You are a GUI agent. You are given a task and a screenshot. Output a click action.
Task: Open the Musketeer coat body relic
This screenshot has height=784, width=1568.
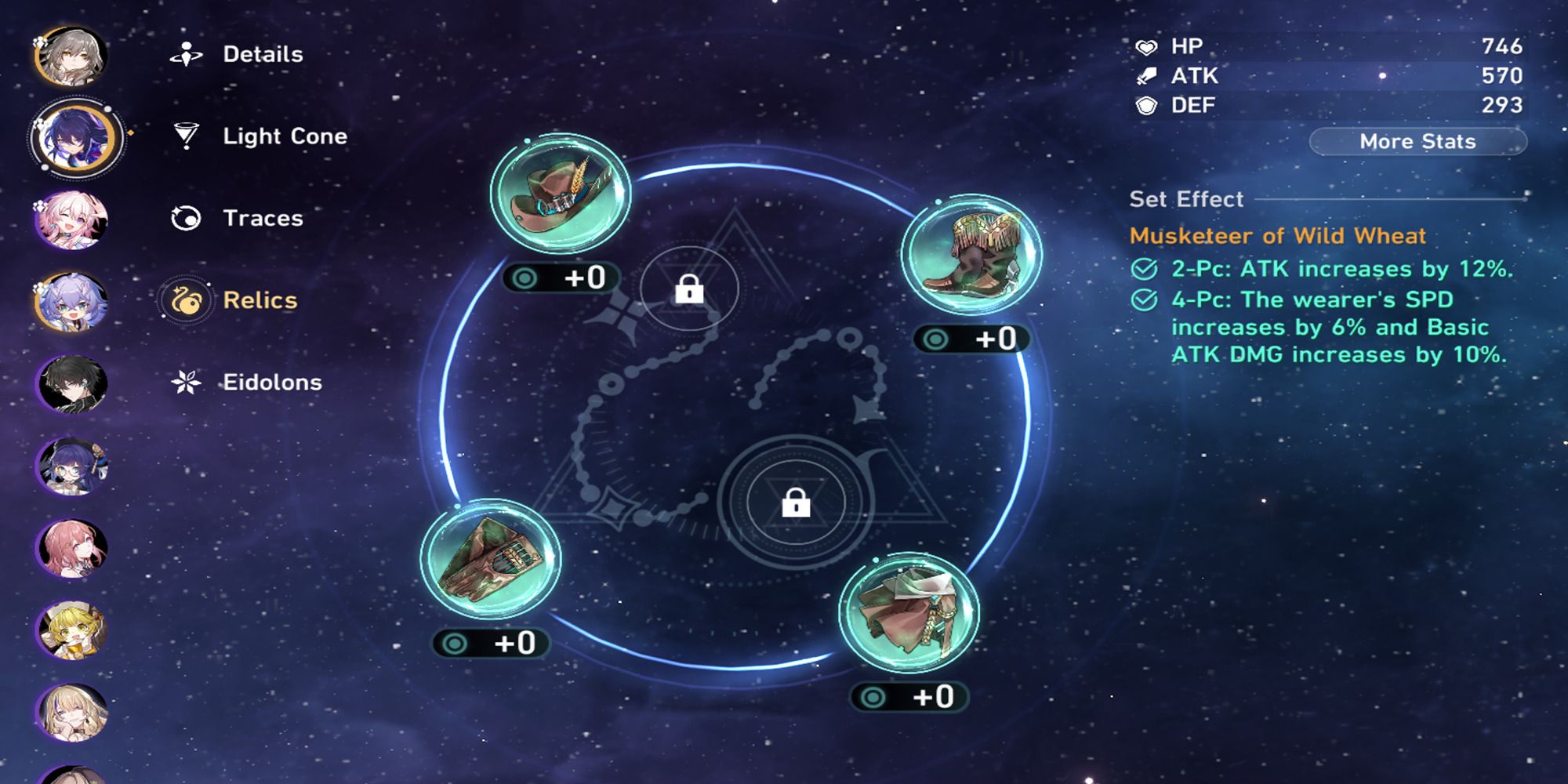[909, 613]
